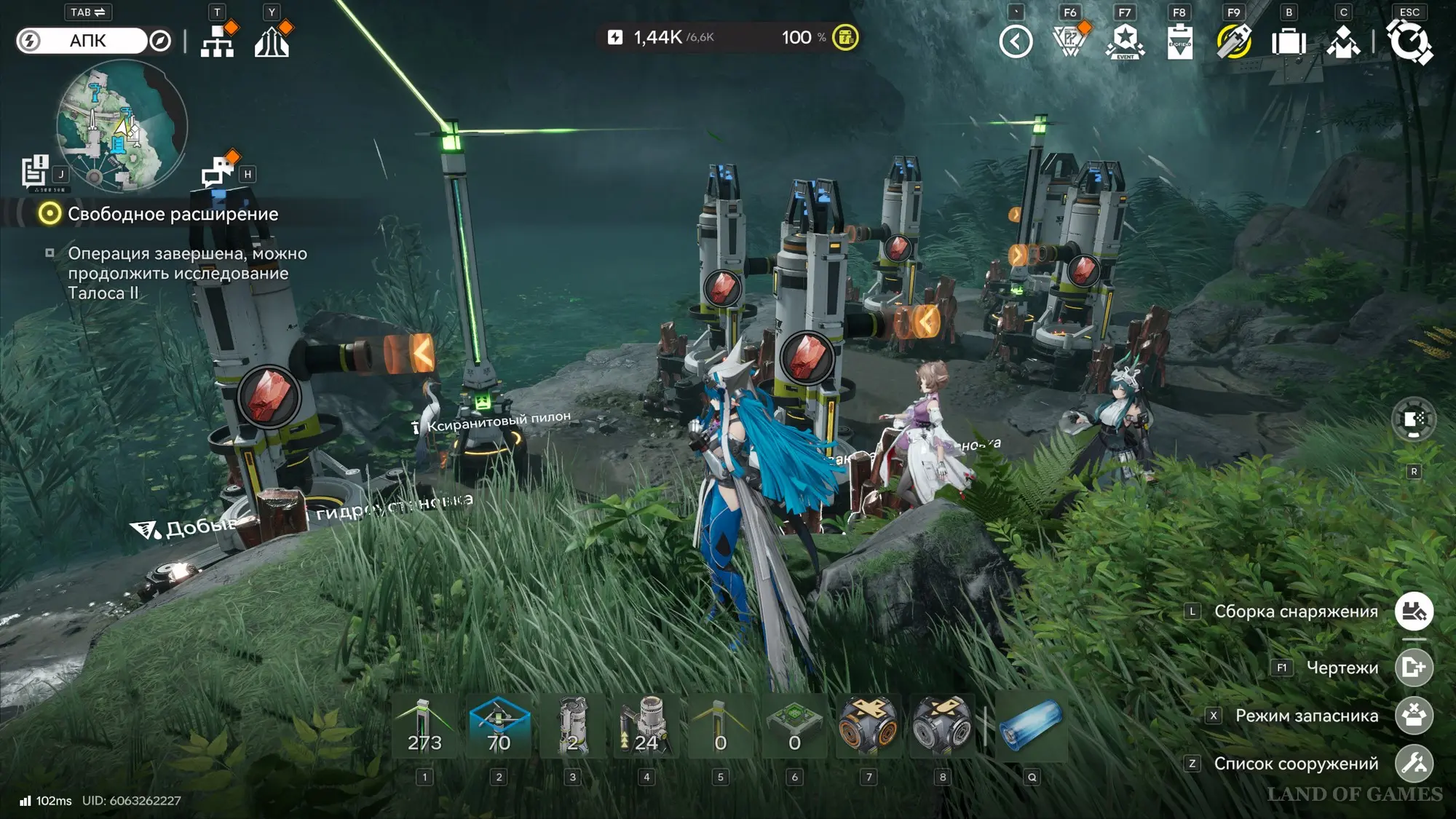This screenshot has height=819, width=1456.
Task: Open the clipboard missions icon
Action: tap(1179, 41)
